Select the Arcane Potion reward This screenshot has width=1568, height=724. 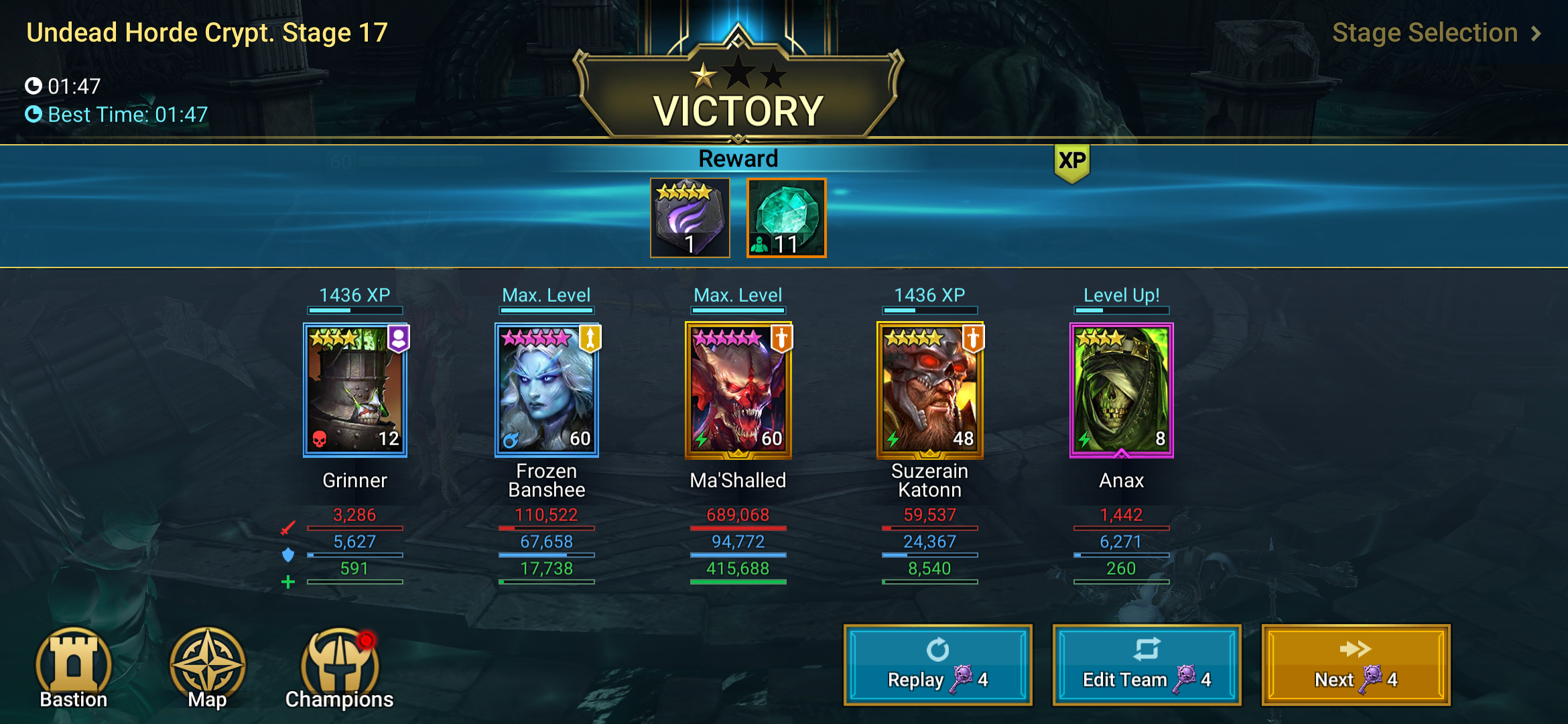tap(689, 219)
